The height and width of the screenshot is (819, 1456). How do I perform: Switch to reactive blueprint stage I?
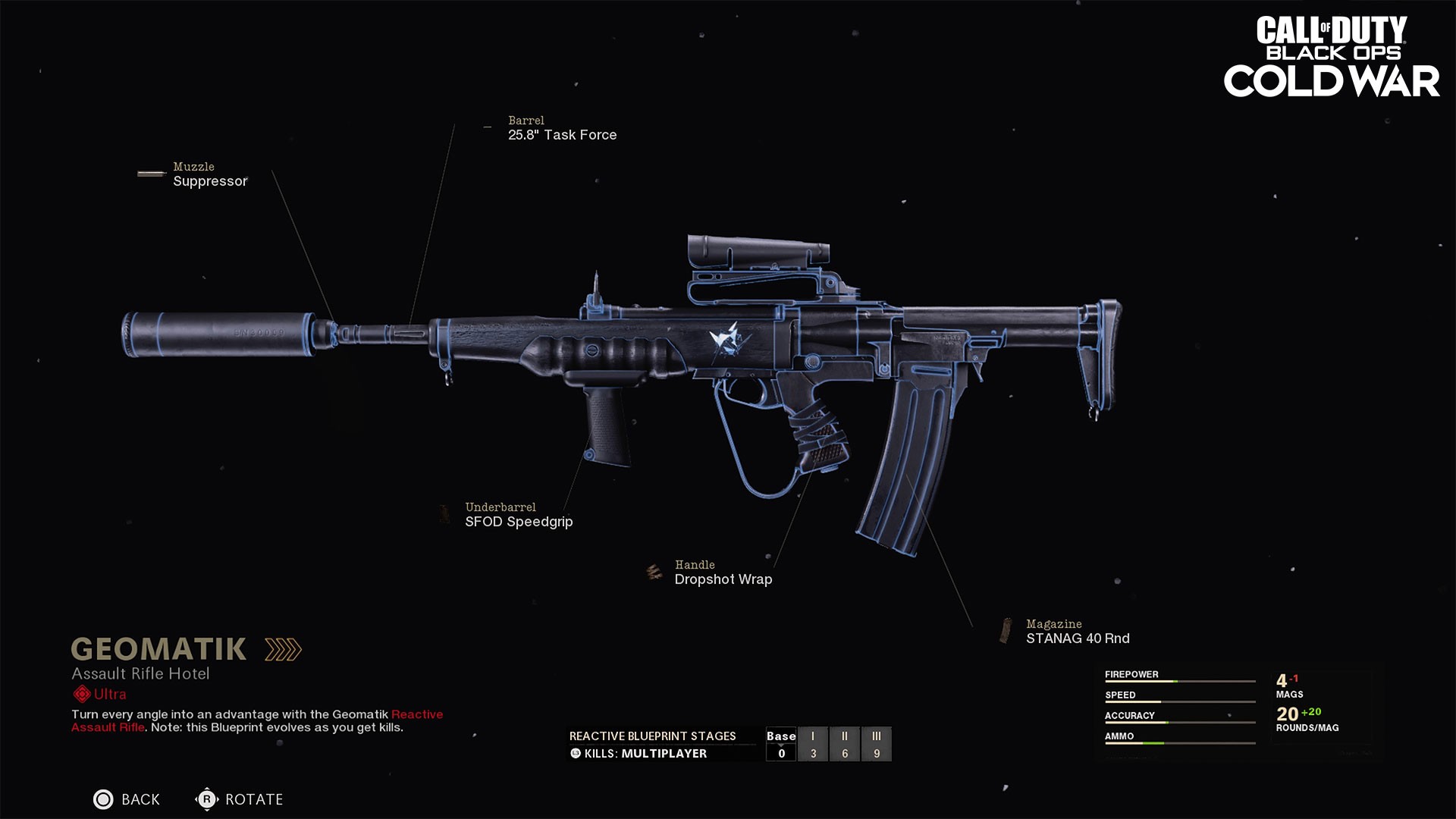click(x=813, y=744)
